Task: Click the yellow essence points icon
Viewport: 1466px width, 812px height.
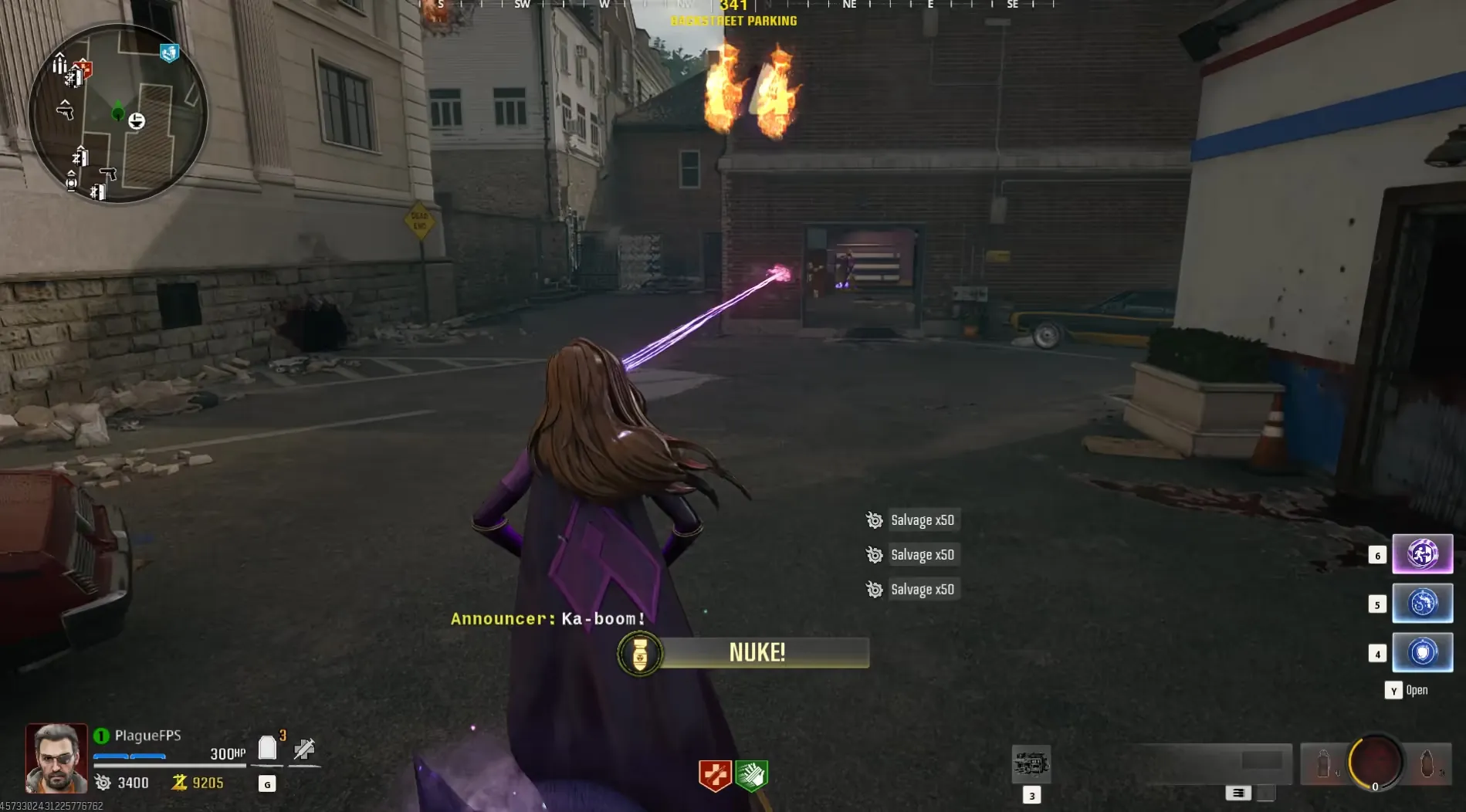Action: [179, 783]
